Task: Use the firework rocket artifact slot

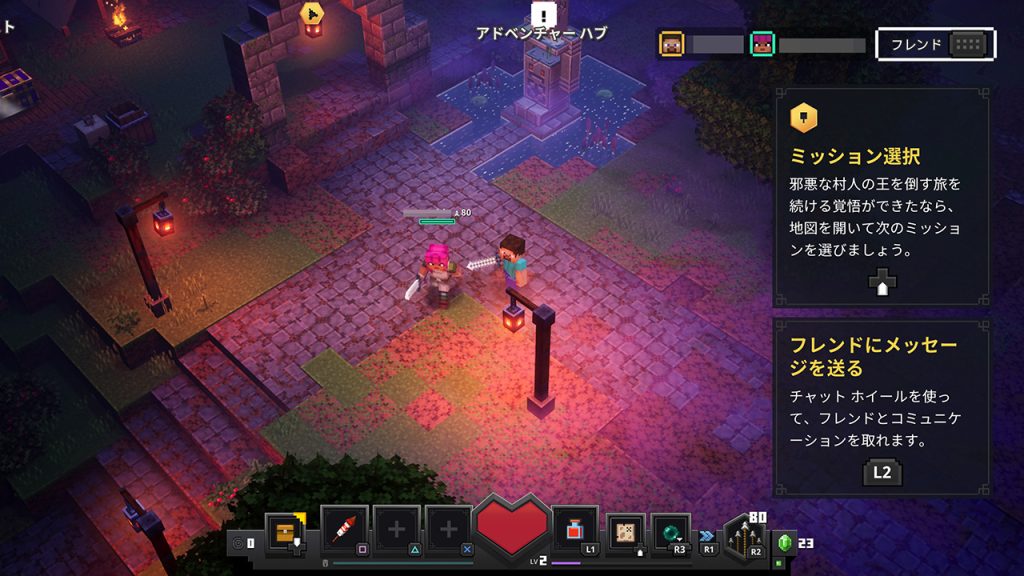Action: pyautogui.click(x=344, y=530)
